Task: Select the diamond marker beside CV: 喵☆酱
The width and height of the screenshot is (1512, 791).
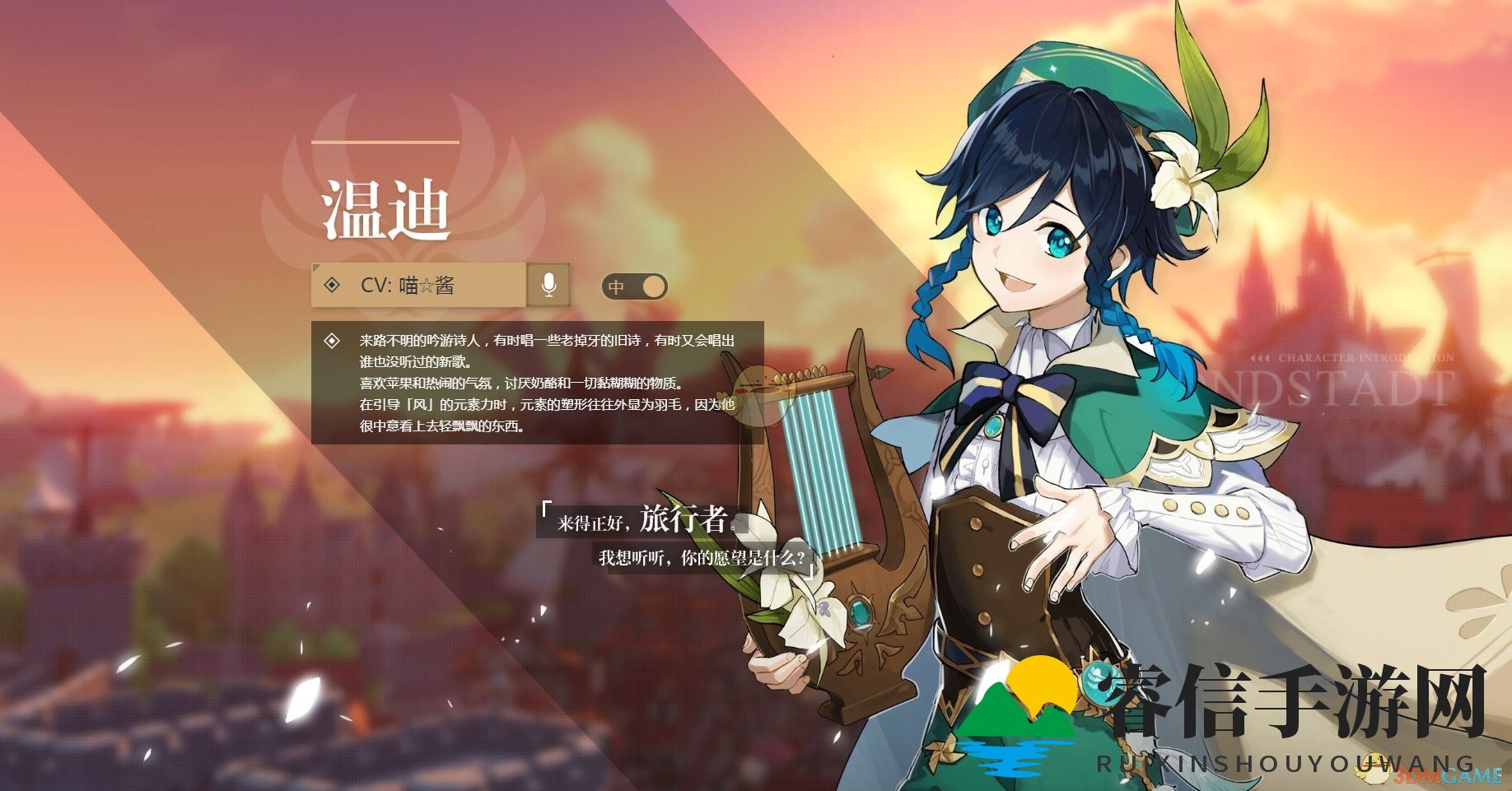Action: tap(332, 286)
